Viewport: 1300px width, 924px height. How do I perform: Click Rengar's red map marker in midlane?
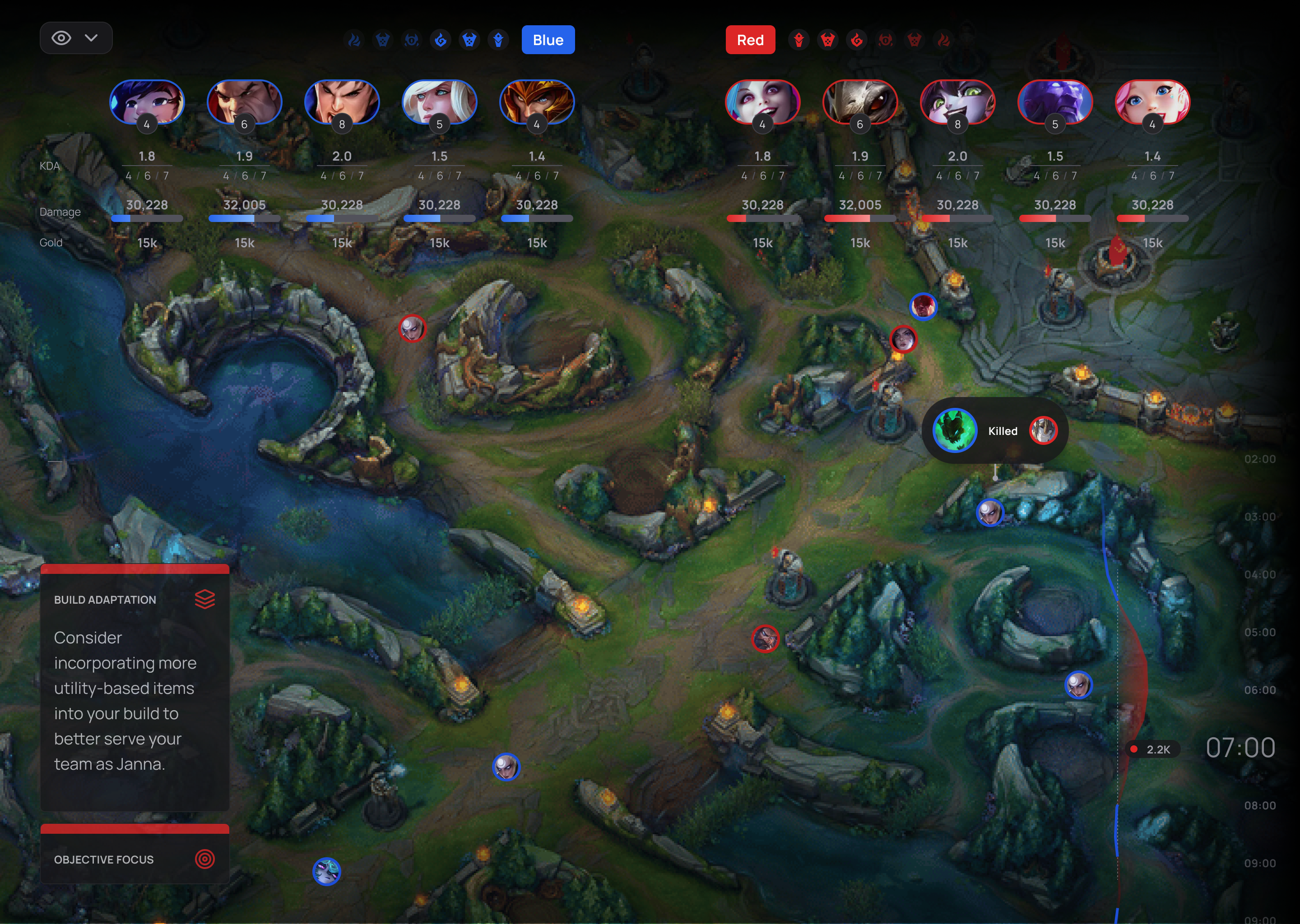[x=766, y=639]
